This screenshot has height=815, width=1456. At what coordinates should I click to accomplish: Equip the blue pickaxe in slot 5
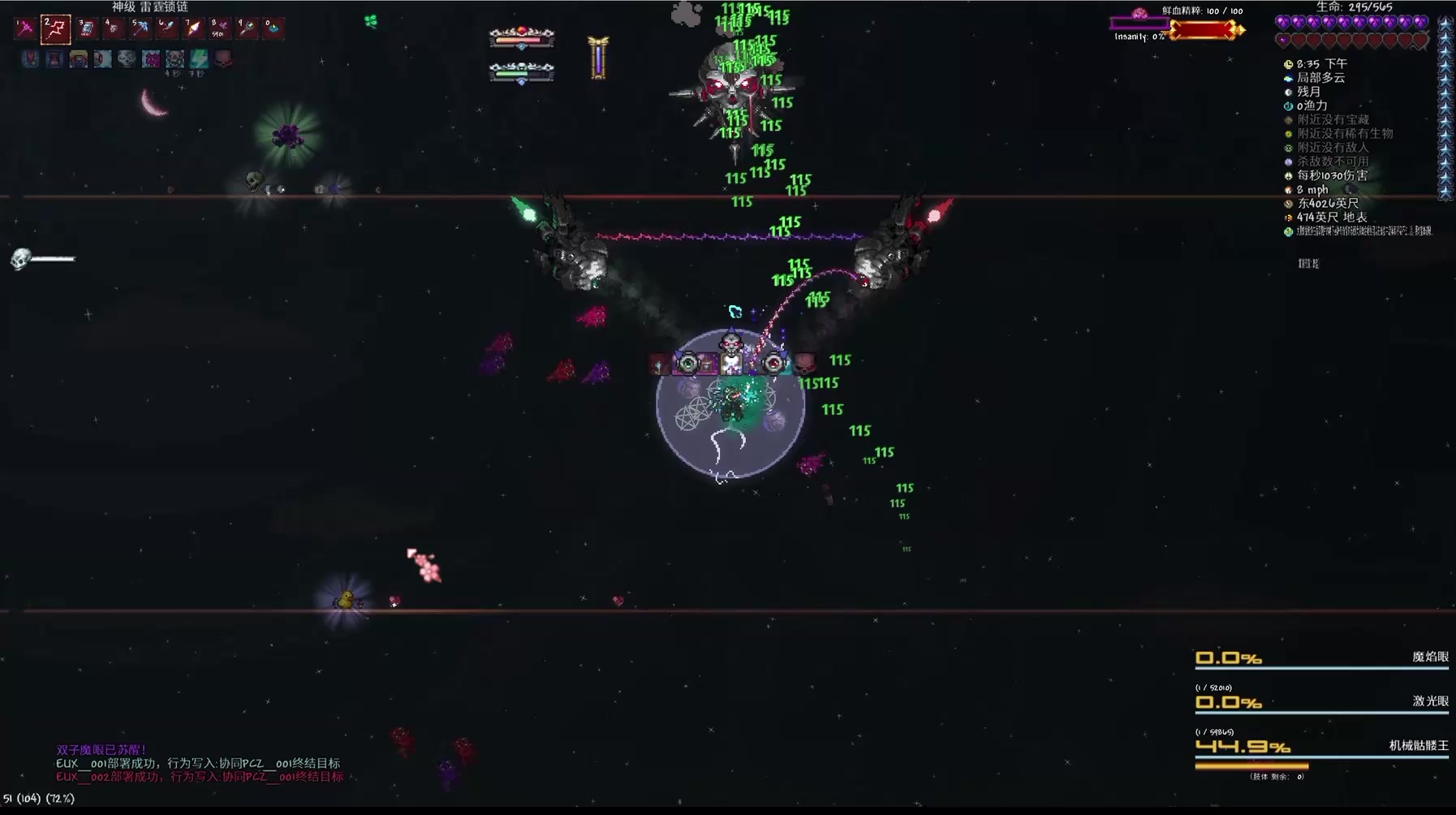point(140,28)
